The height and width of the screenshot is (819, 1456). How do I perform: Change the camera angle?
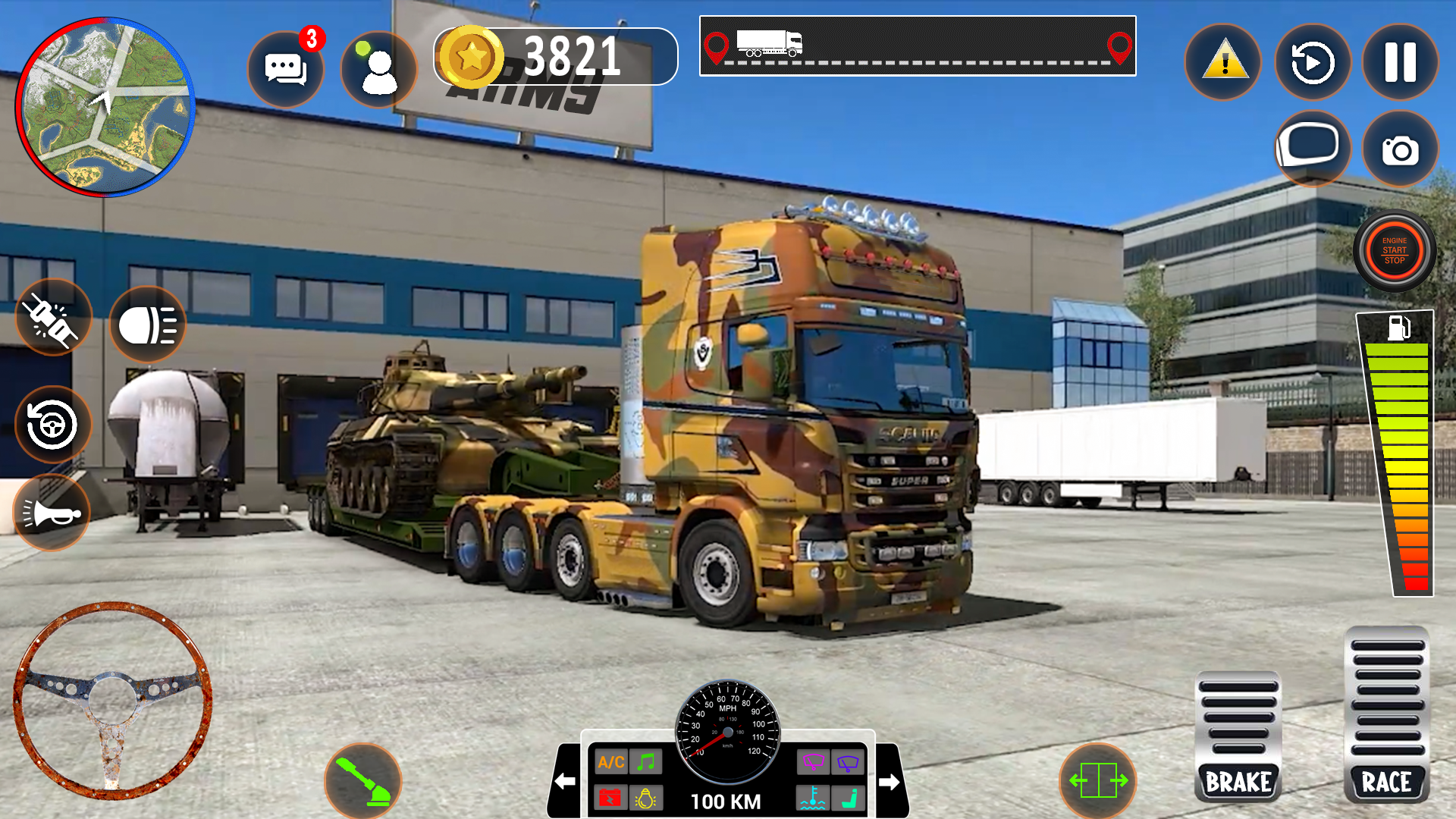[1400, 149]
